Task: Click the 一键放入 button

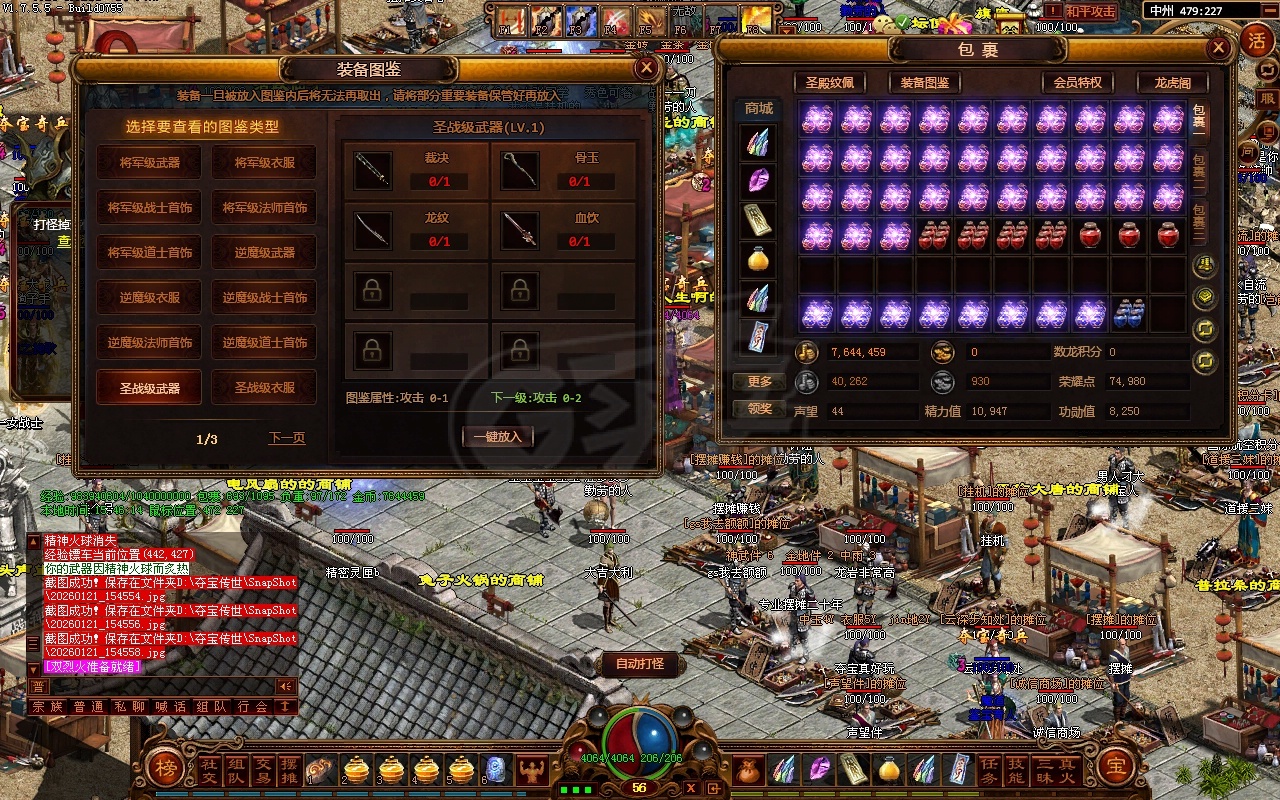Action: tap(497, 436)
